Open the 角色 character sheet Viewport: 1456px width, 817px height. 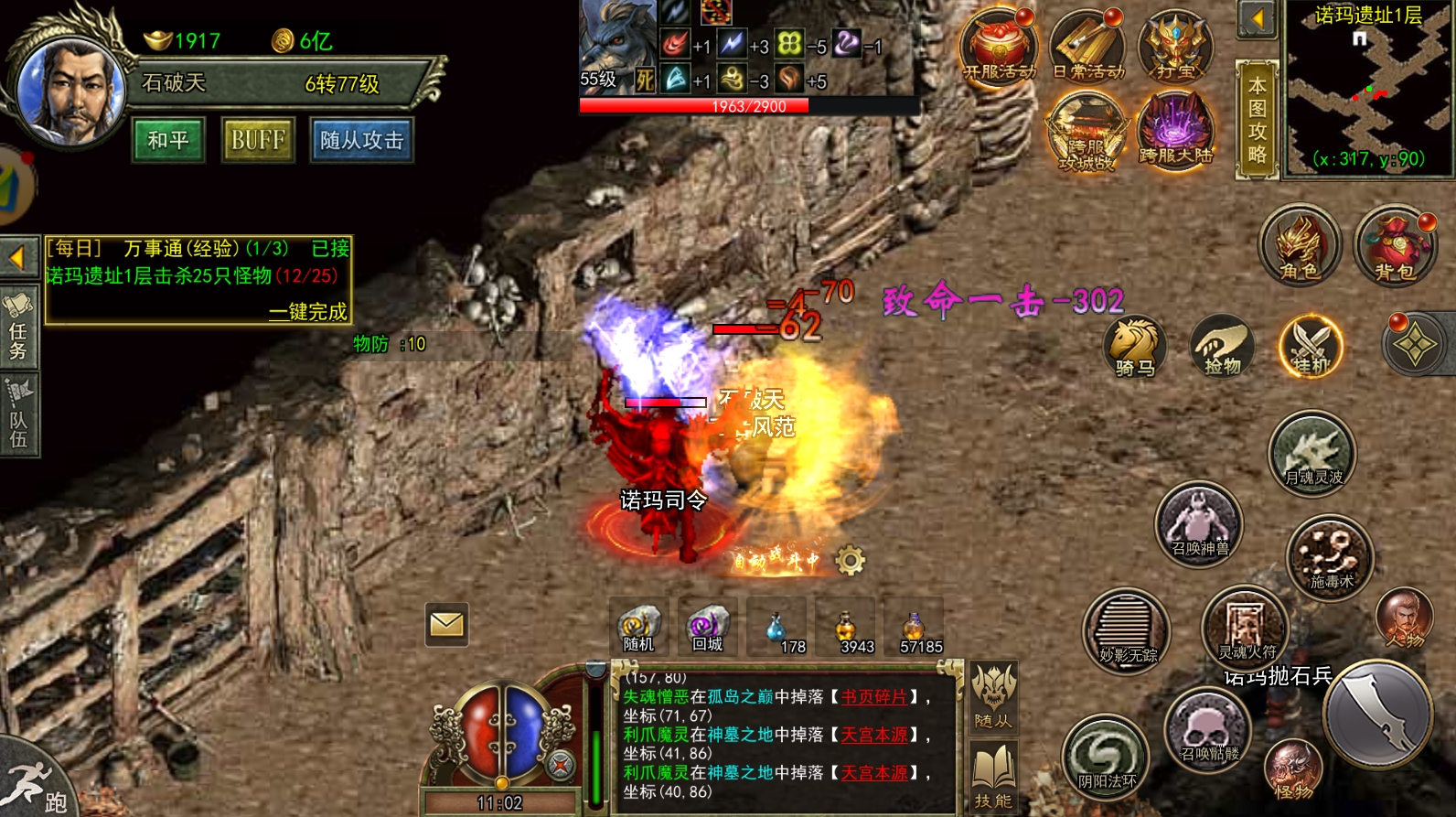[x=1299, y=245]
